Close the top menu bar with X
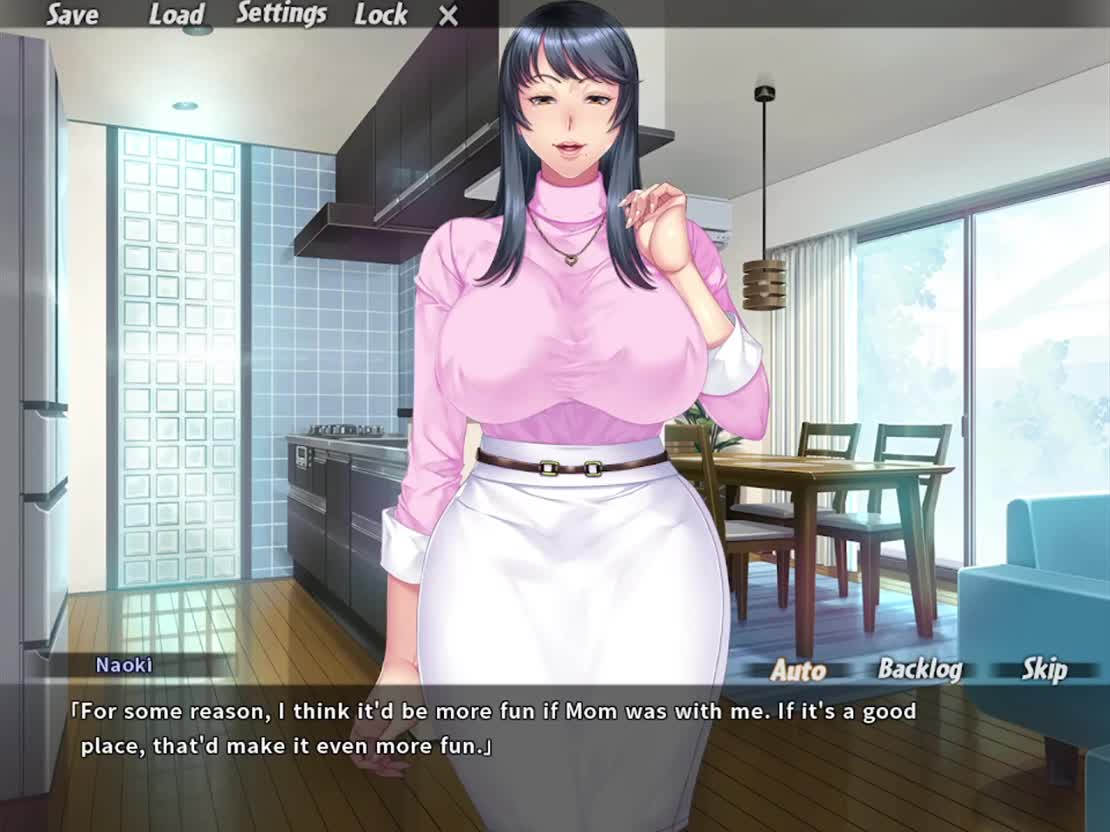 click(x=449, y=16)
